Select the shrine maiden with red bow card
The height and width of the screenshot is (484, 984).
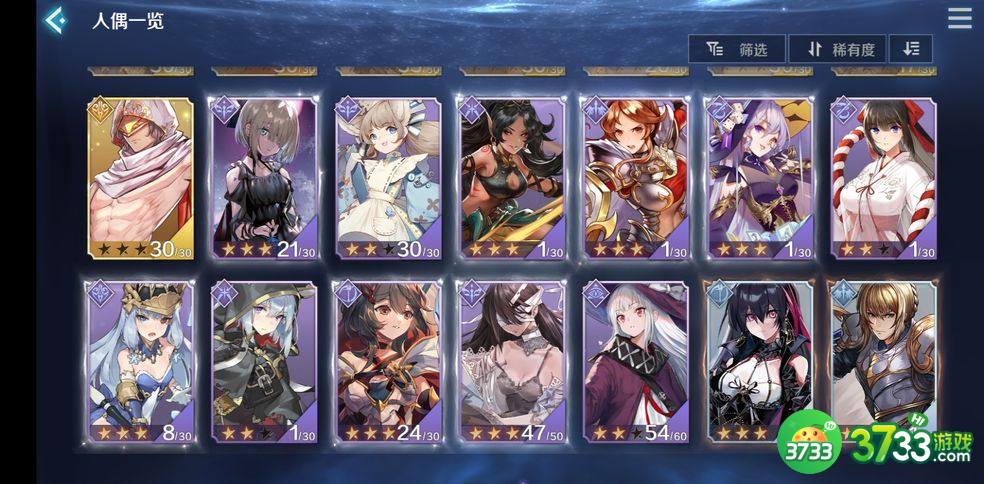click(883, 178)
